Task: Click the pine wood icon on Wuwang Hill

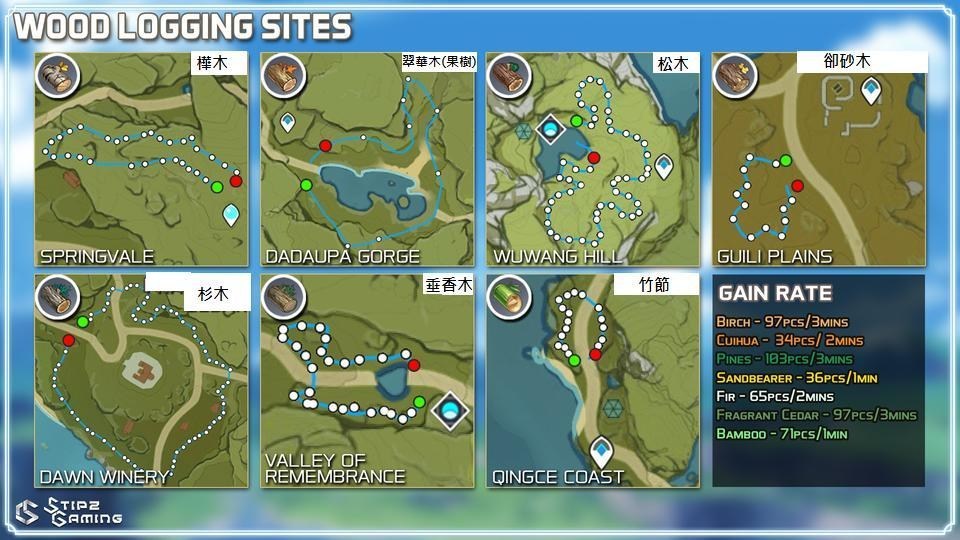Action: pyautogui.click(x=508, y=74)
